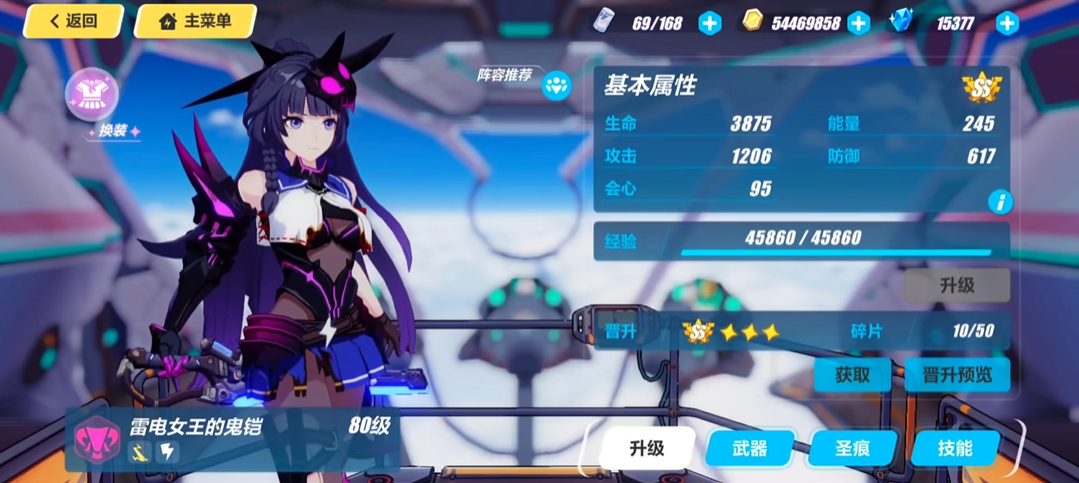Image resolution: width=1079 pixels, height=483 pixels.
Task: Switch to the 圣痕 stigmata tab
Action: point(852,448)
